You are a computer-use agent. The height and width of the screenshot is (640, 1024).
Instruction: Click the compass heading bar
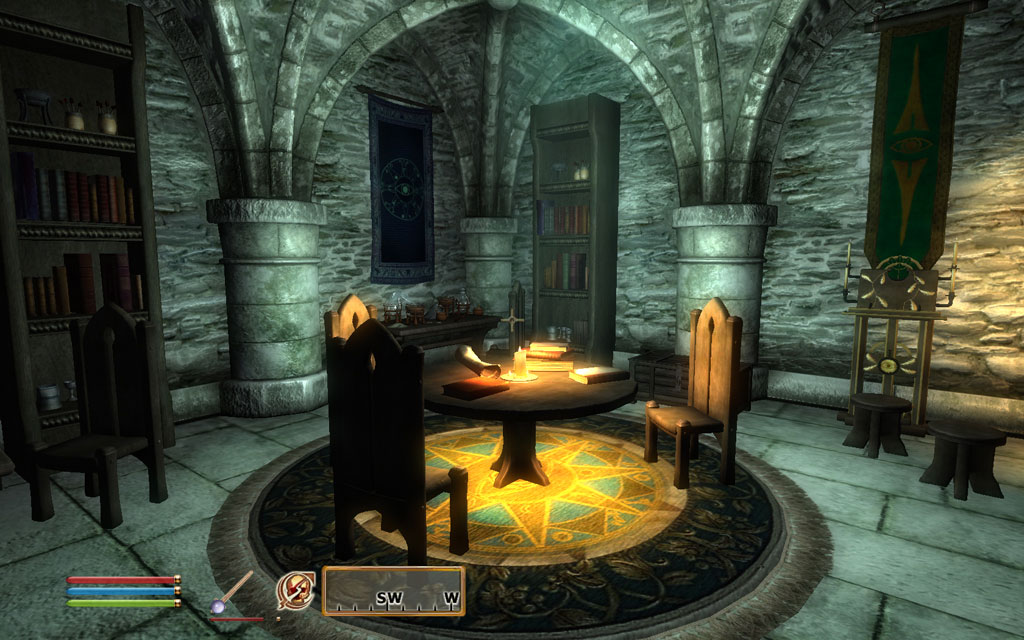click(394, 591)
